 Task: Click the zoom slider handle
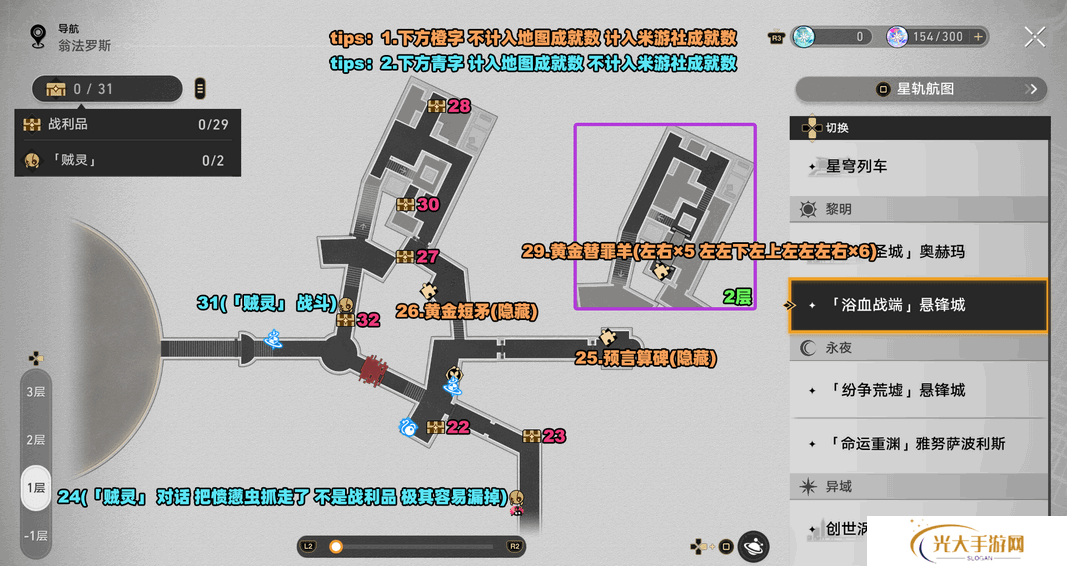point(336,546)
